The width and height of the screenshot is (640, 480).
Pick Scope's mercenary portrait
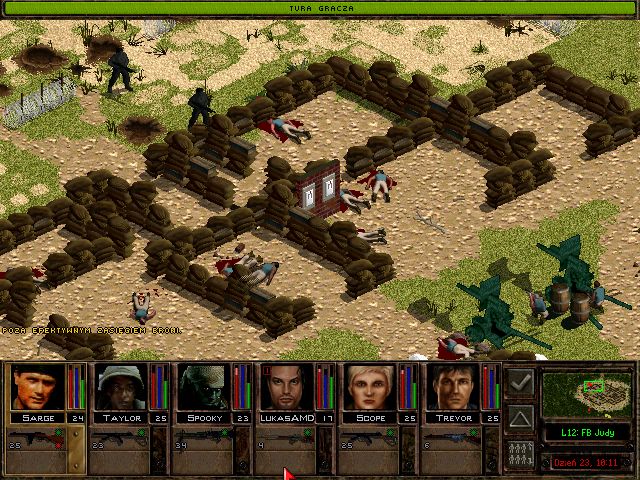pos(370,387)
